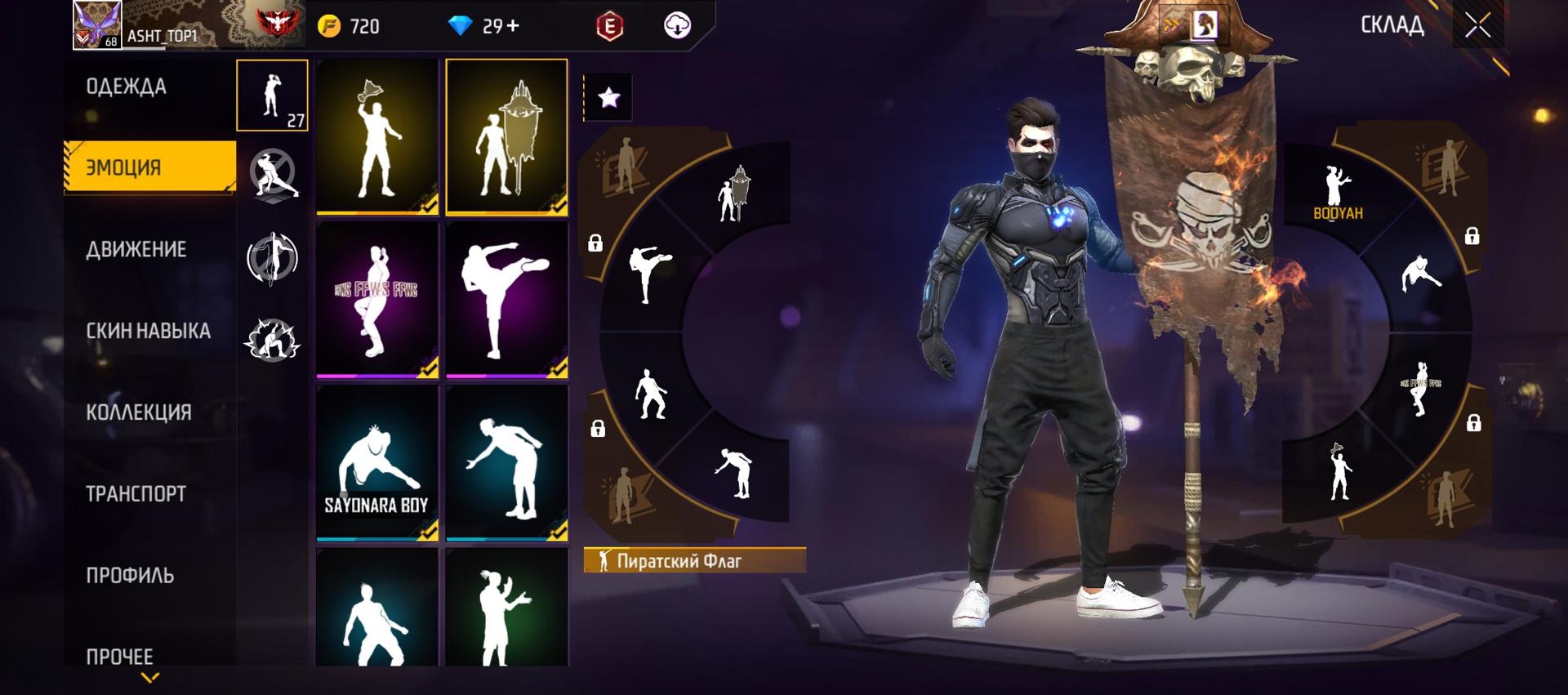Select the trophy-raising emote tile

(377, 136)
